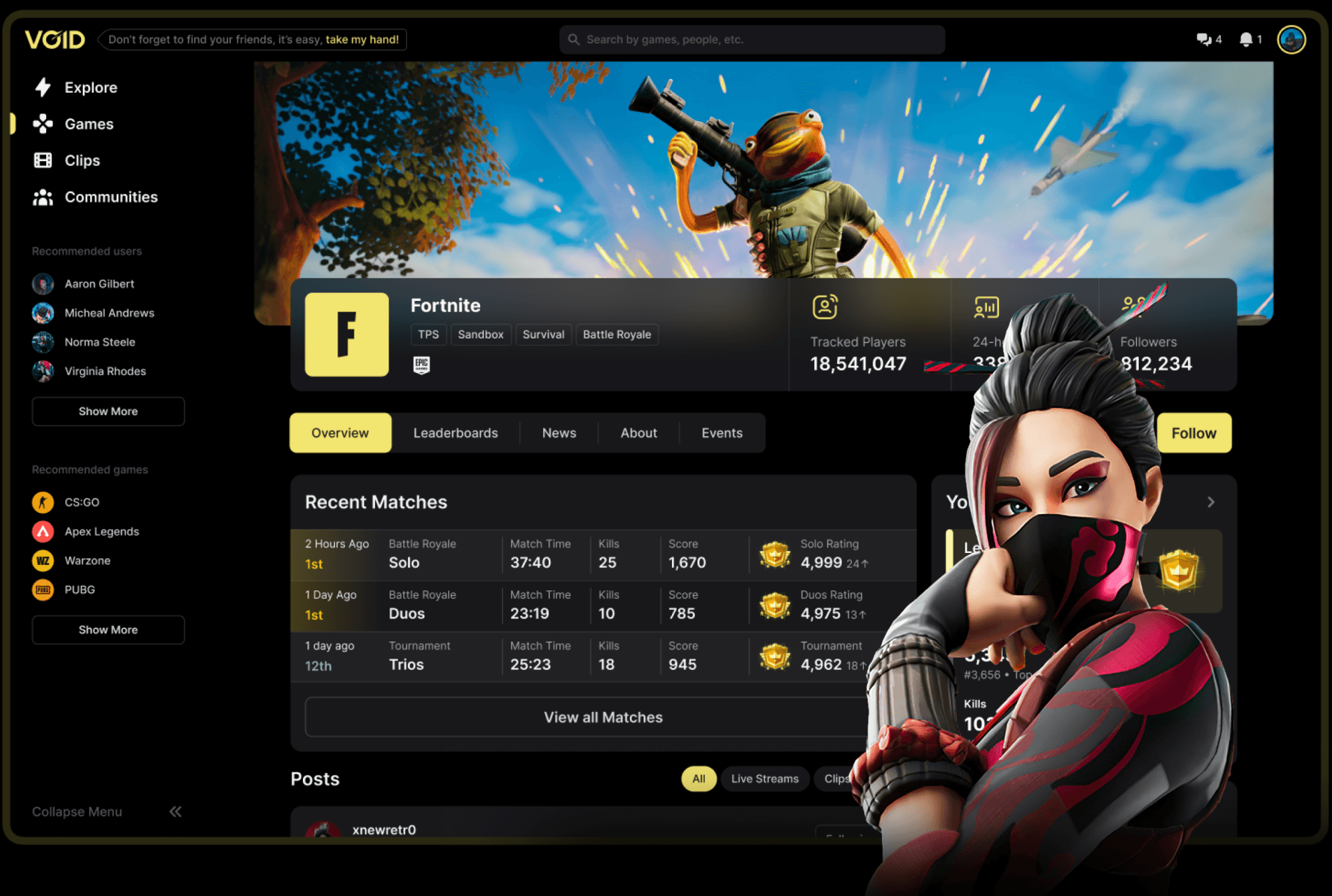The image size is (1332, 896).
Task: Open messages from the top bar
Action: 1204,39
